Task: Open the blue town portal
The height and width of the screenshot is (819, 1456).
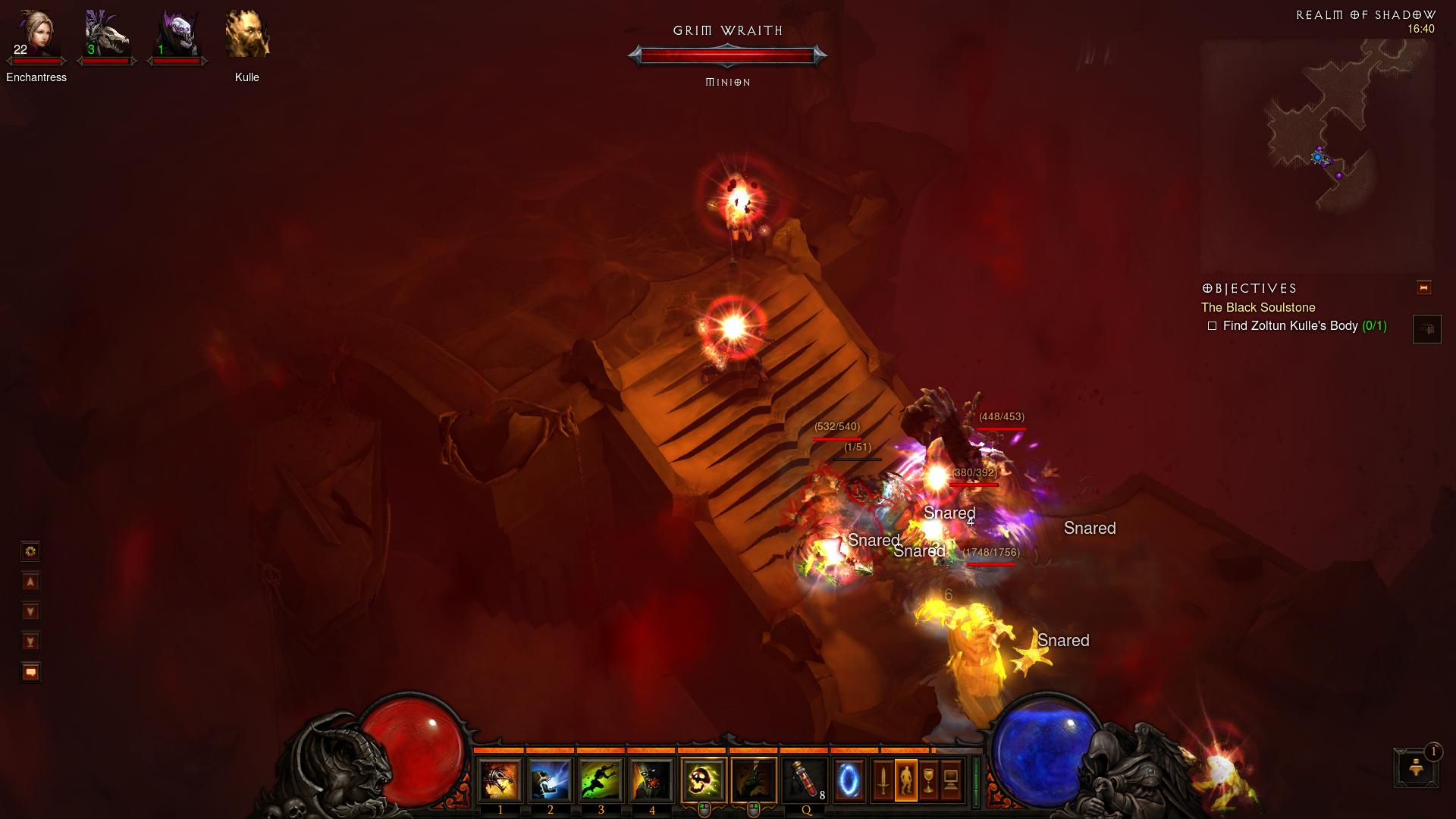Action: (849, 780)
